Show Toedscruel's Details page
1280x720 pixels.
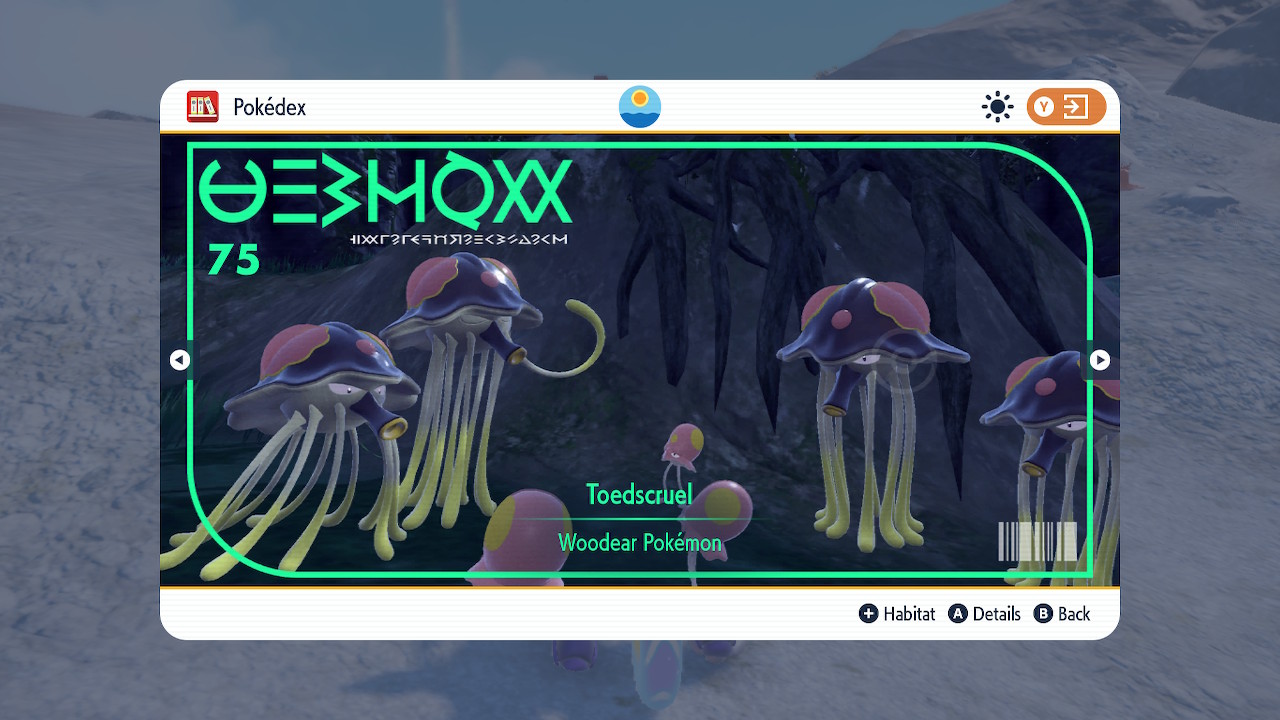[x=985, y=614]
